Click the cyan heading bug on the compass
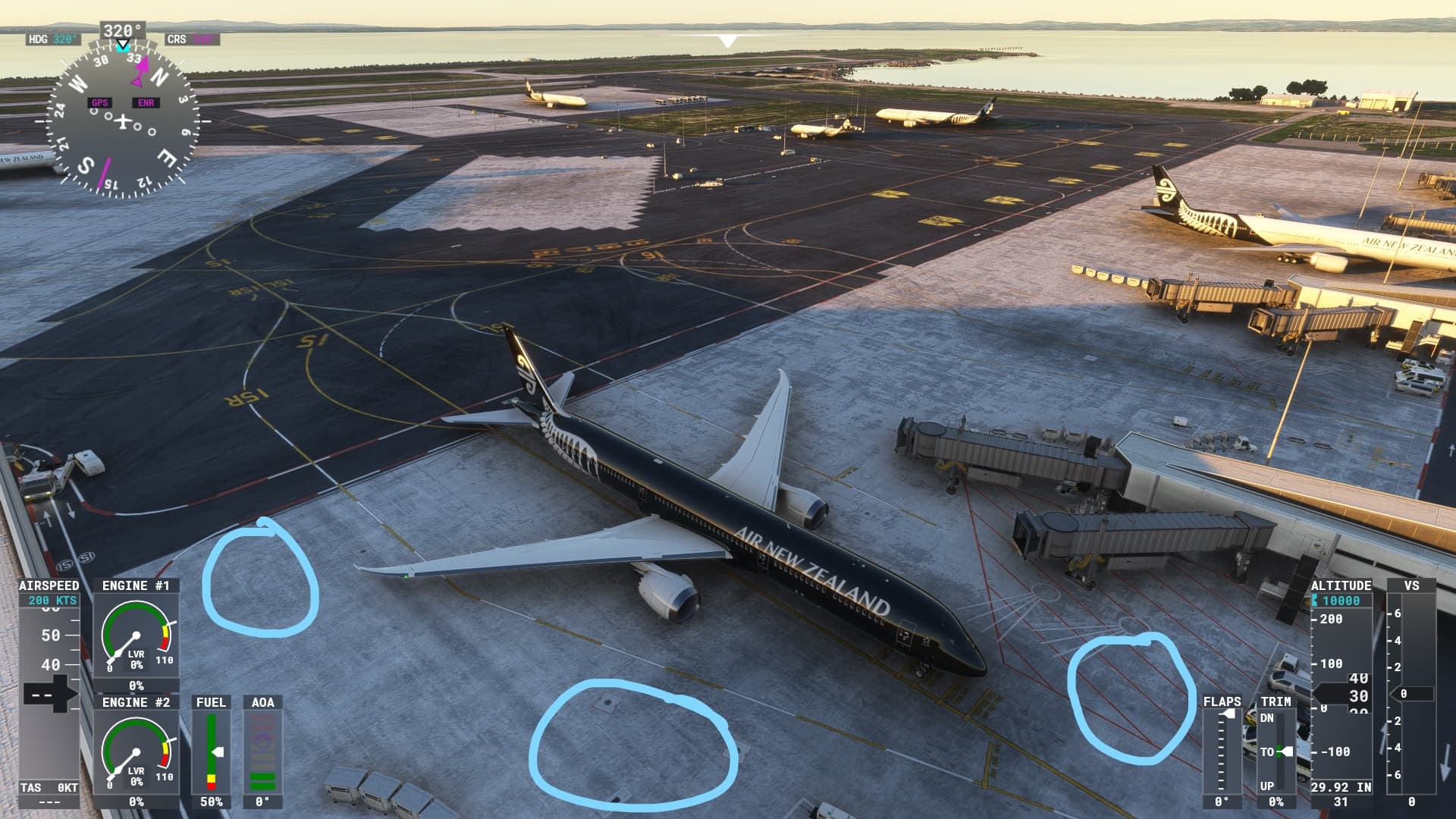The width and height of the screenshot is (1456, 819). pos(121,47)
